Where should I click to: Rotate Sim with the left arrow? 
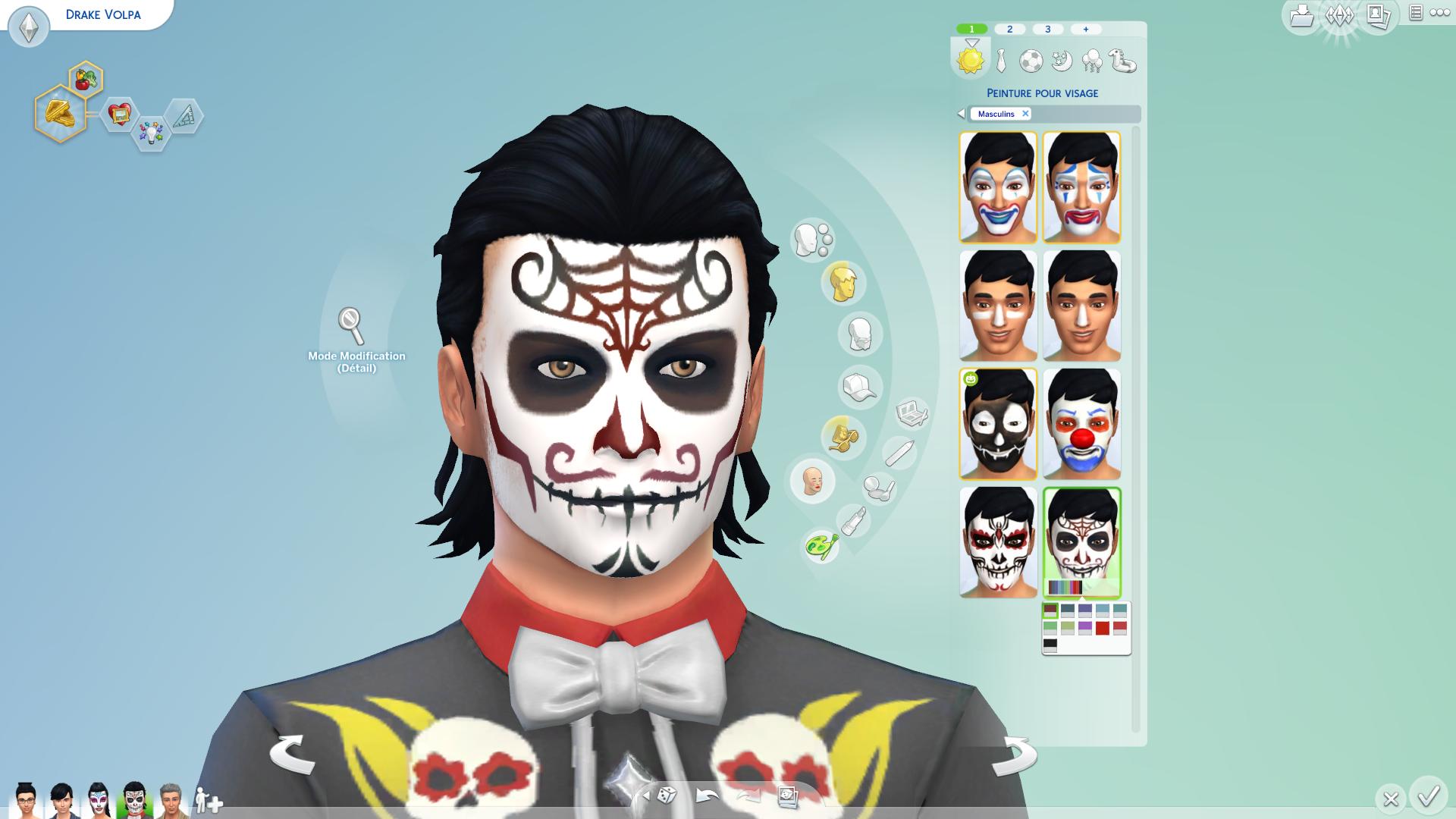pos(292,753)
